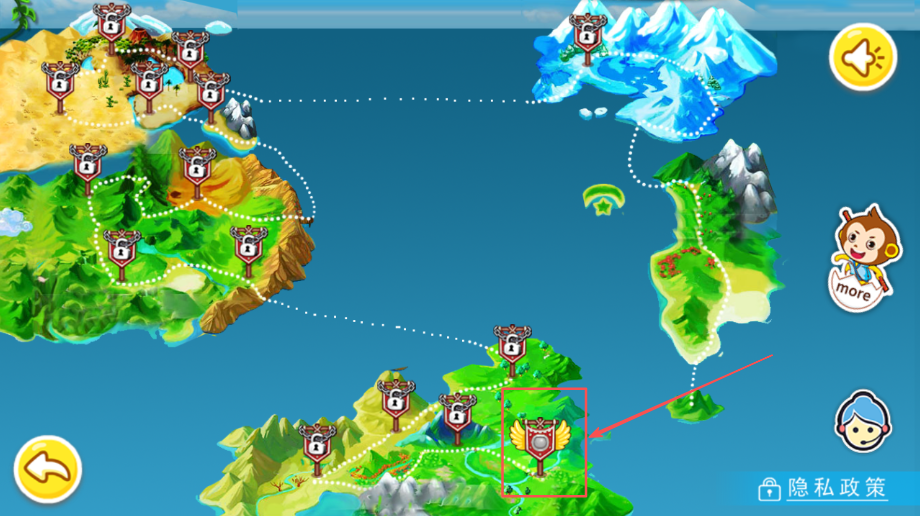Choose the locked level on the ice island
This screenshot has width=920, height=516.
point(586,35)
